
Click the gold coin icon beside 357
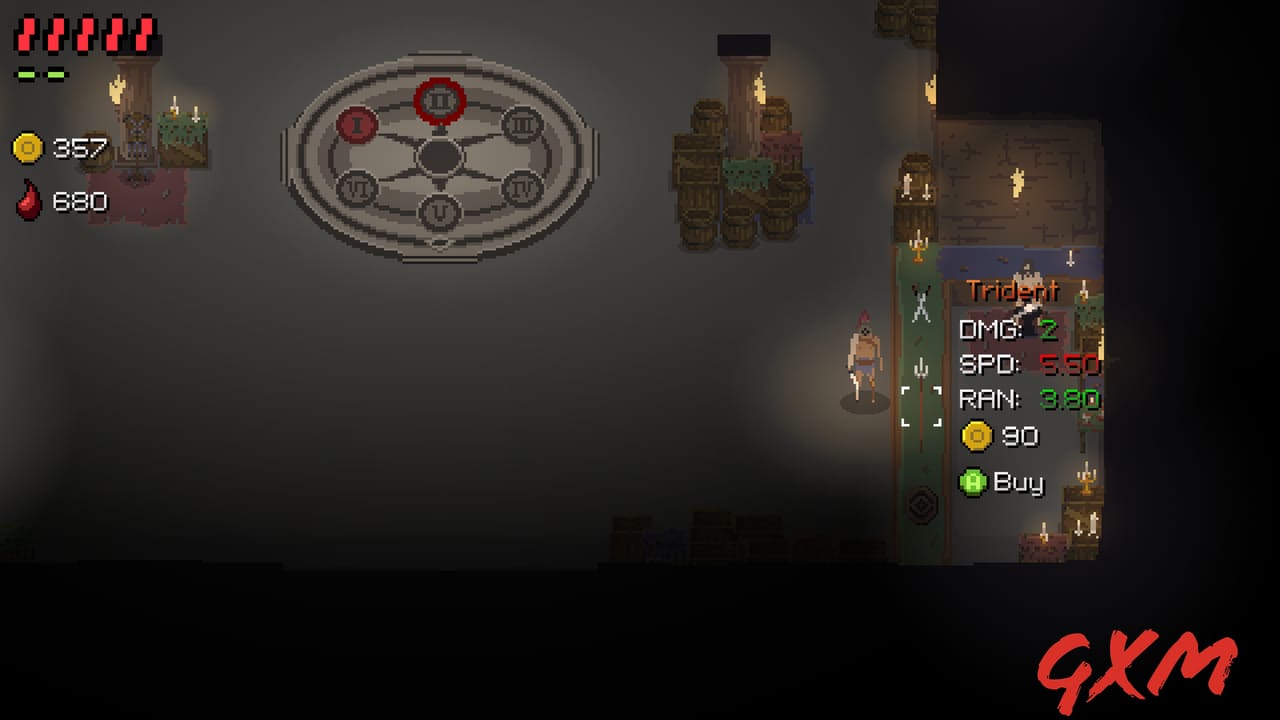point(28,149)
